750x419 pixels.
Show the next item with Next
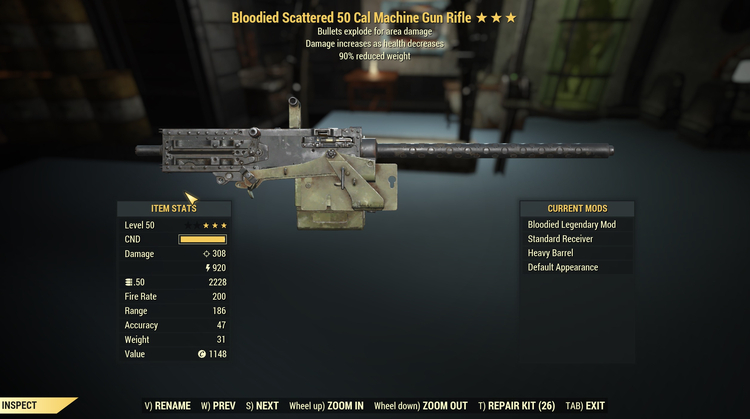click(262, 407)
